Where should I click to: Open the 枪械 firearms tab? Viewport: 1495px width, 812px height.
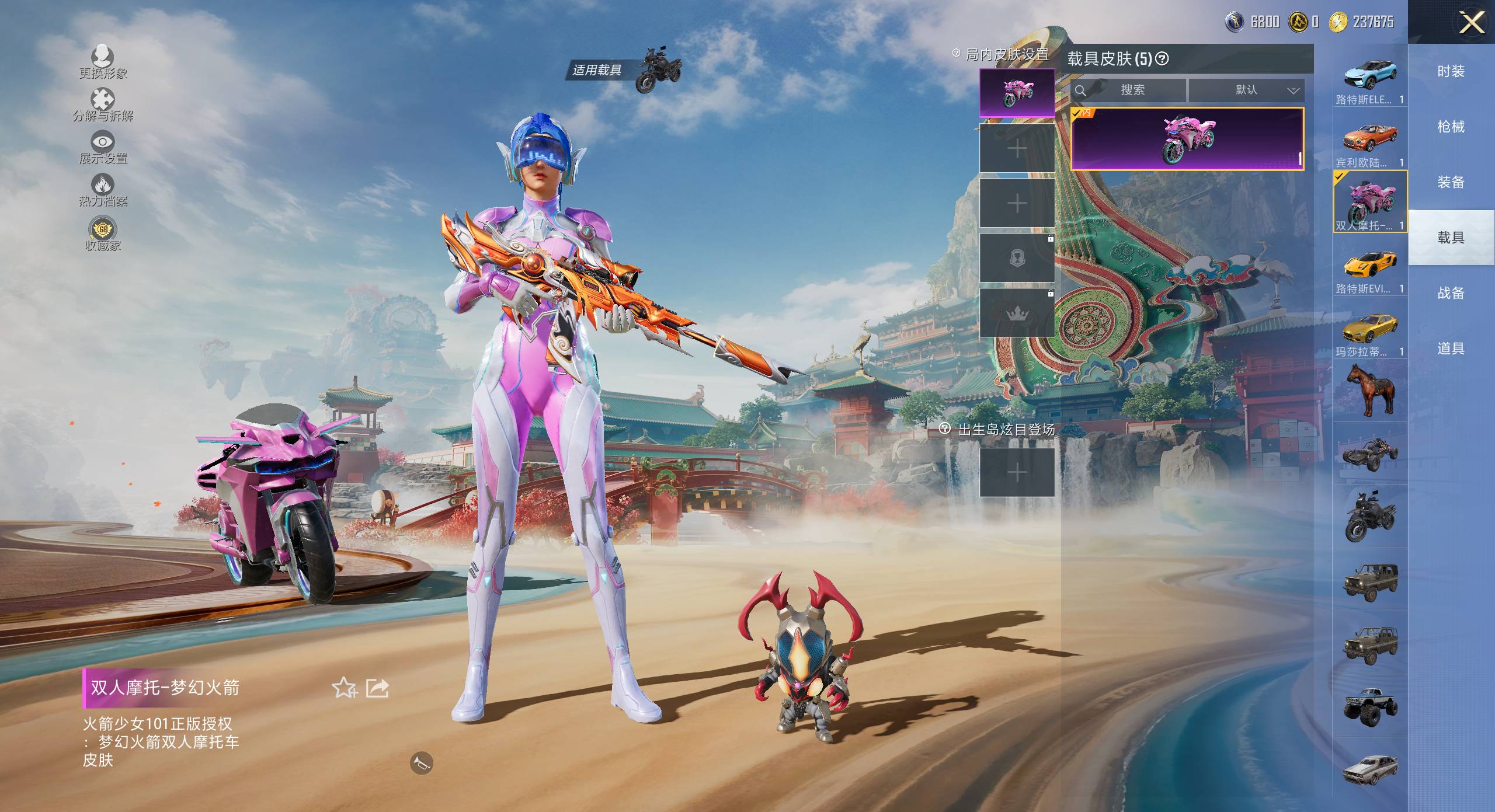pos(1451,127)
